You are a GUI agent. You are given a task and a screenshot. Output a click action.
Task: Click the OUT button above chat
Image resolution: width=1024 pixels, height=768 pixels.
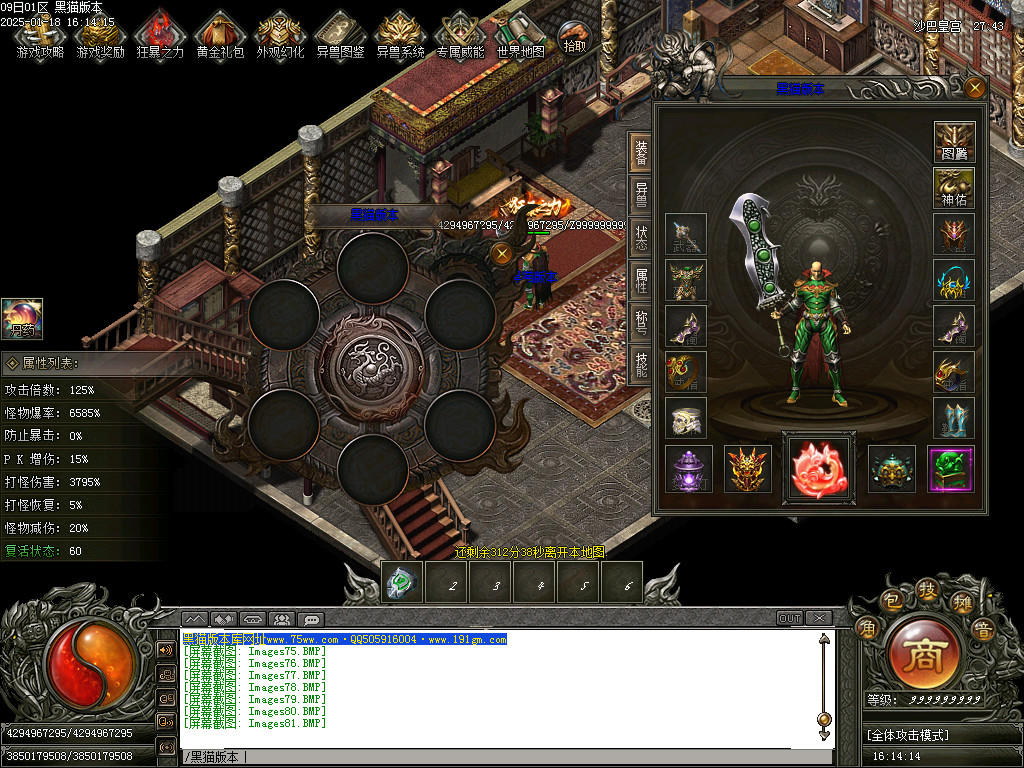click(x=790, y=618)
